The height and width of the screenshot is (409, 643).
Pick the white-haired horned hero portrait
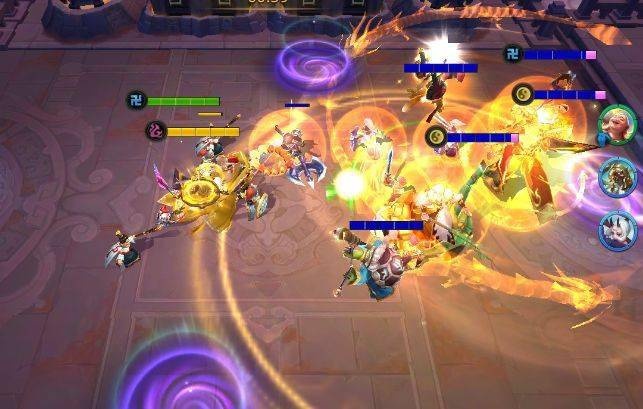[617, 229]
